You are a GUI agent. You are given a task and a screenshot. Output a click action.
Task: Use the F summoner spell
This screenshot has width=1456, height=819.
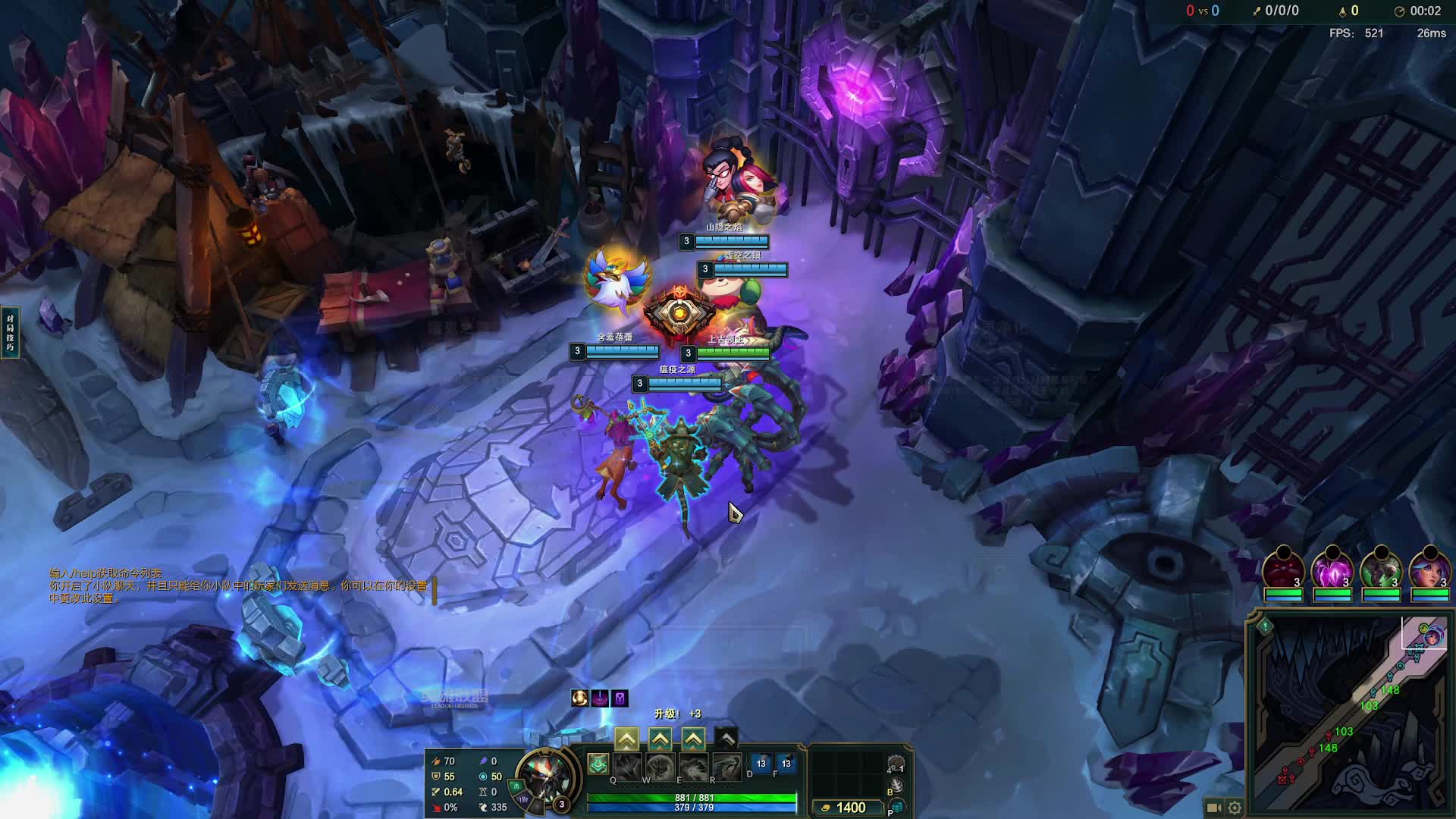point(786,764)
